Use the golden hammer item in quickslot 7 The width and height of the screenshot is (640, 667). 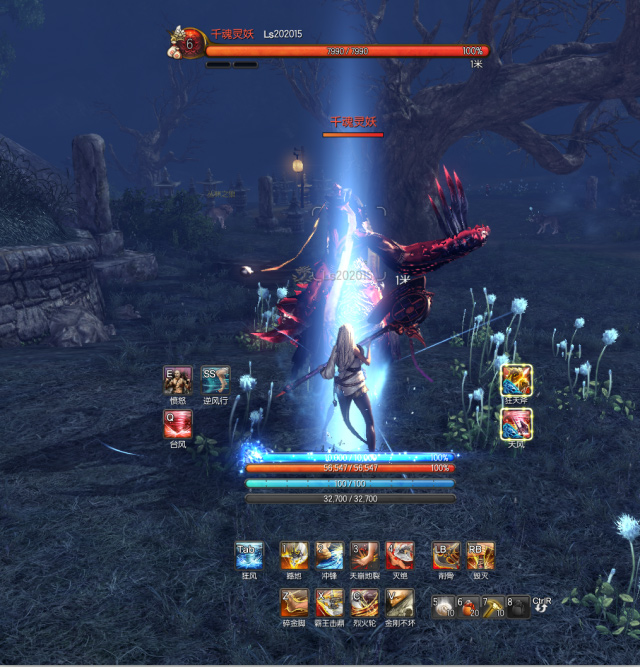494,606
